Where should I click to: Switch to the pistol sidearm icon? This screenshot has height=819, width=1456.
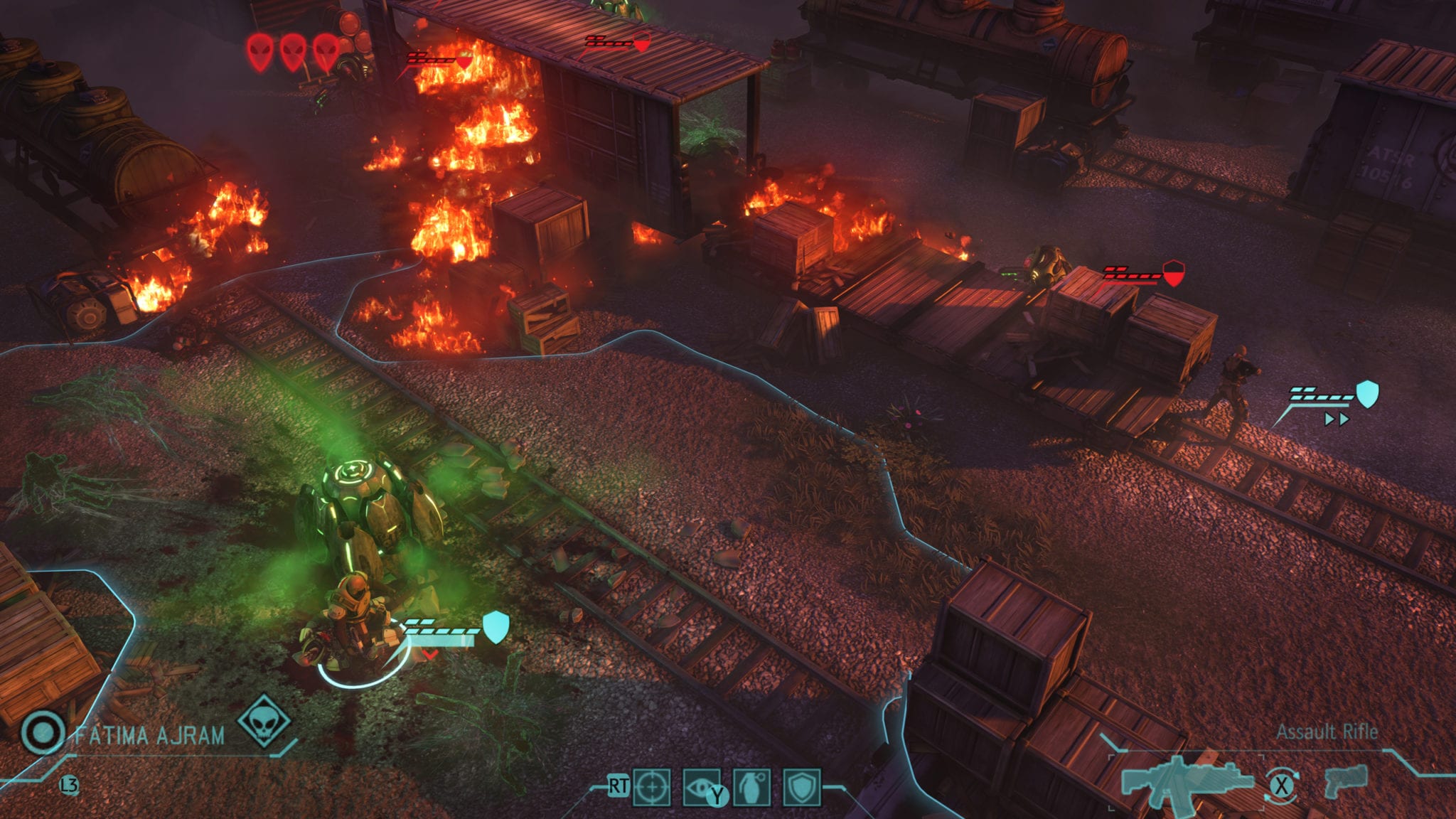(x=1346, y=780)
